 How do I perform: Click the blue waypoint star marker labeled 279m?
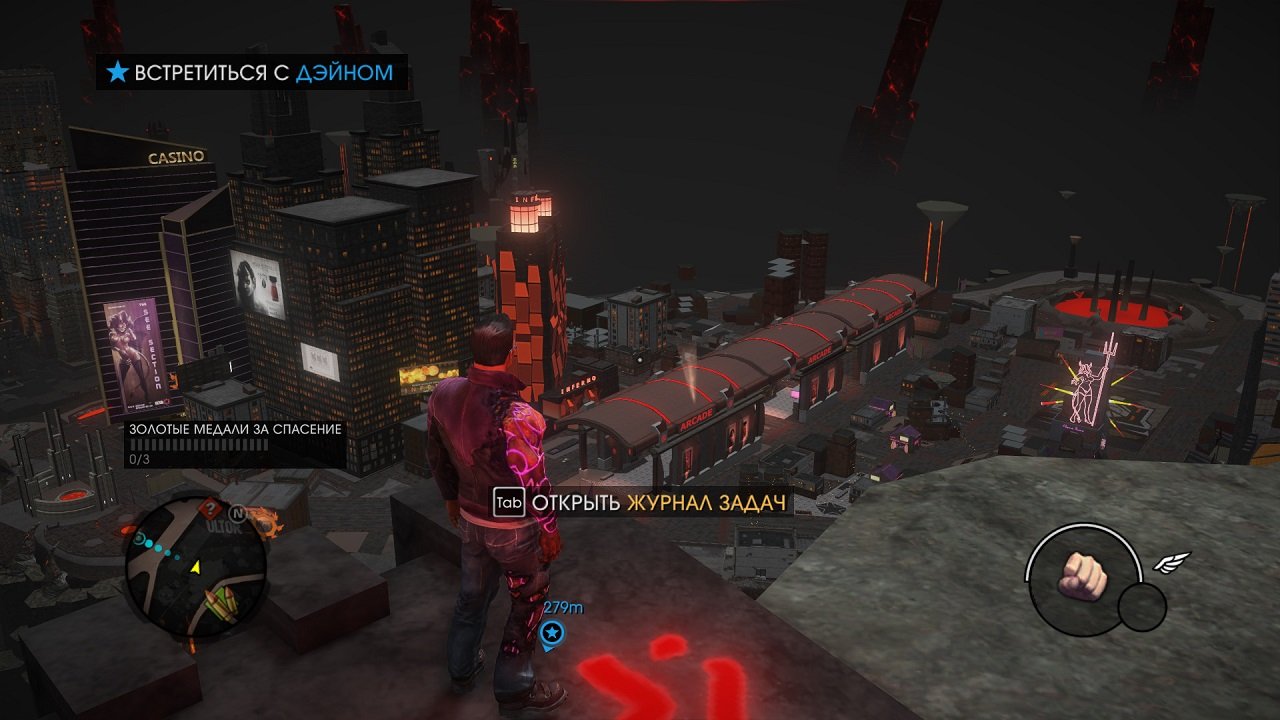click(x=550, y=633)
